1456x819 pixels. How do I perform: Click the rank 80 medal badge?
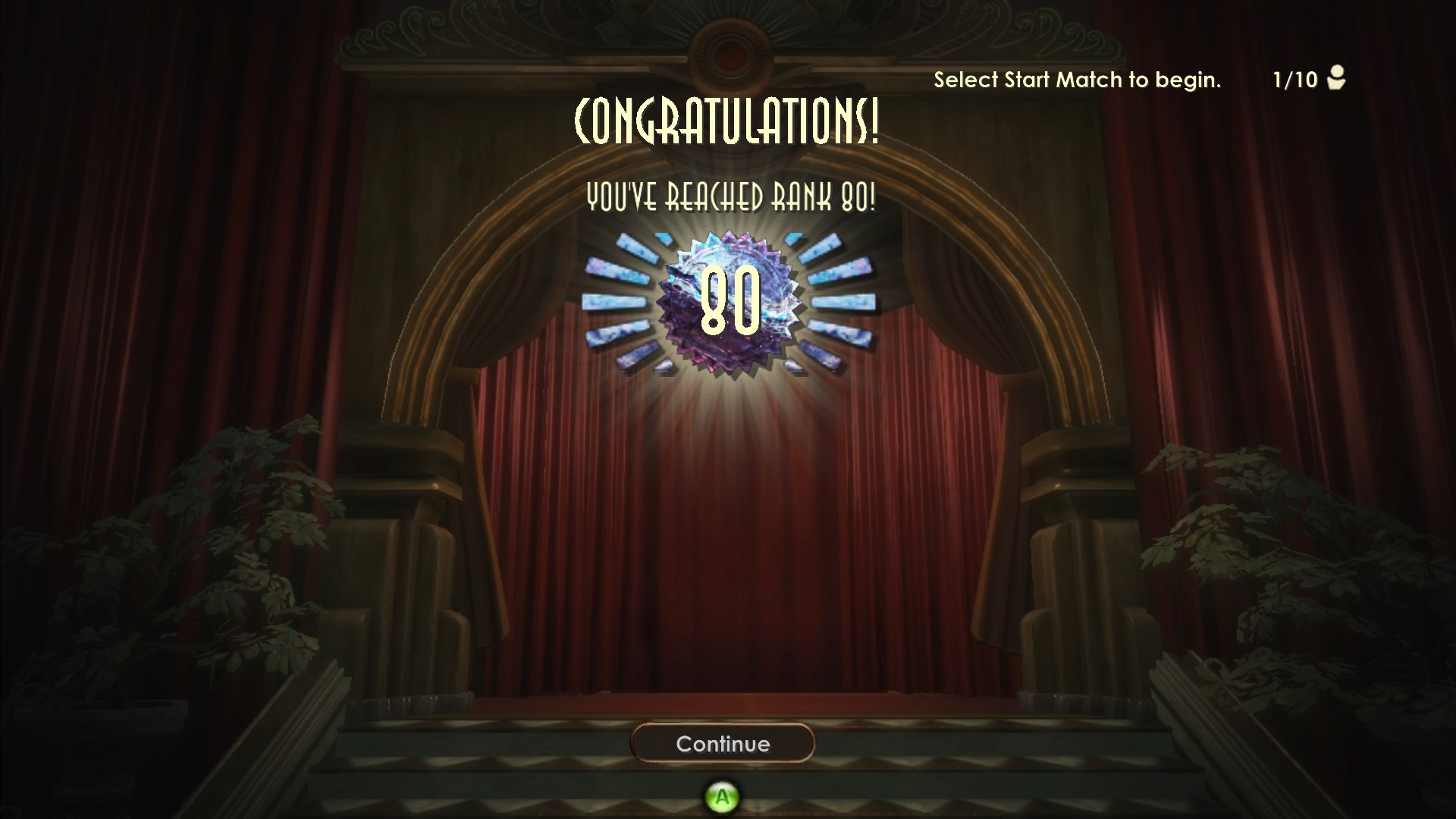[x=728, y=303]
